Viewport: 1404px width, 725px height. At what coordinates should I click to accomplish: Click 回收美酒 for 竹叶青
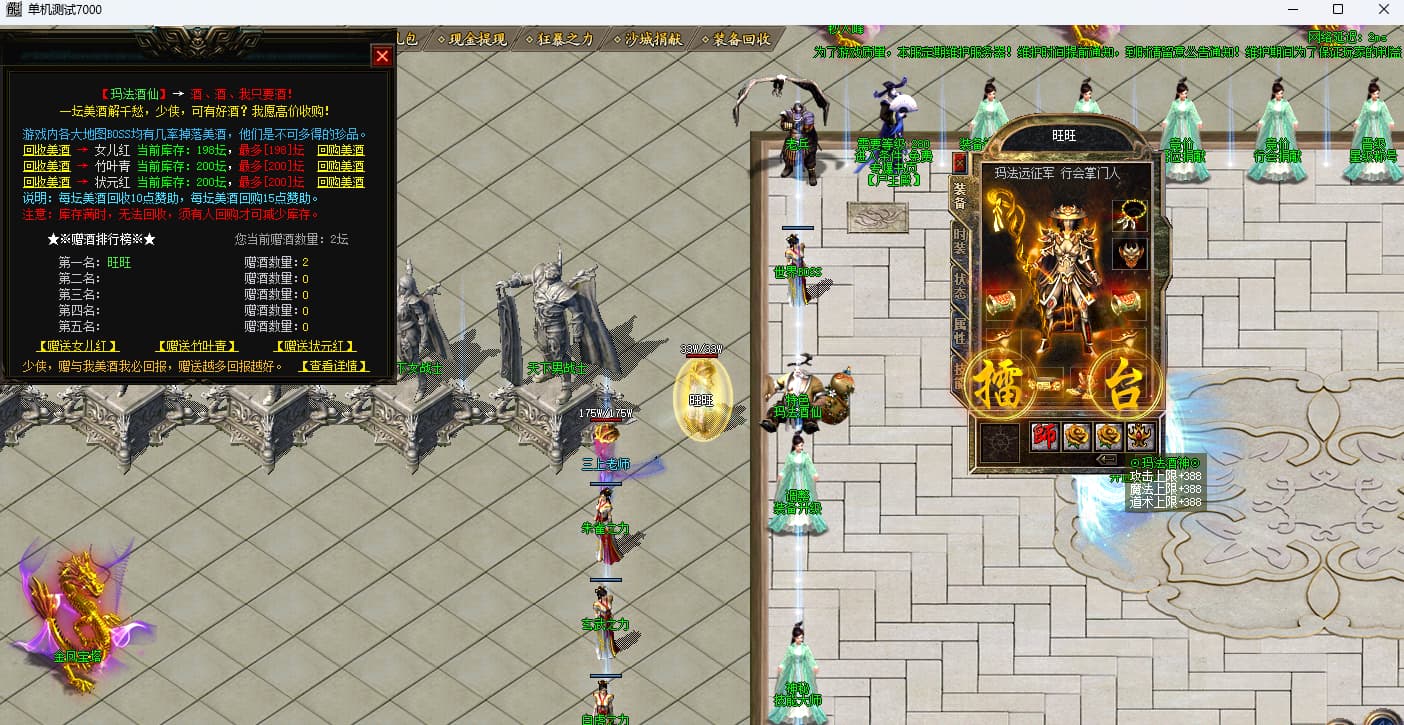coord(47,167)
